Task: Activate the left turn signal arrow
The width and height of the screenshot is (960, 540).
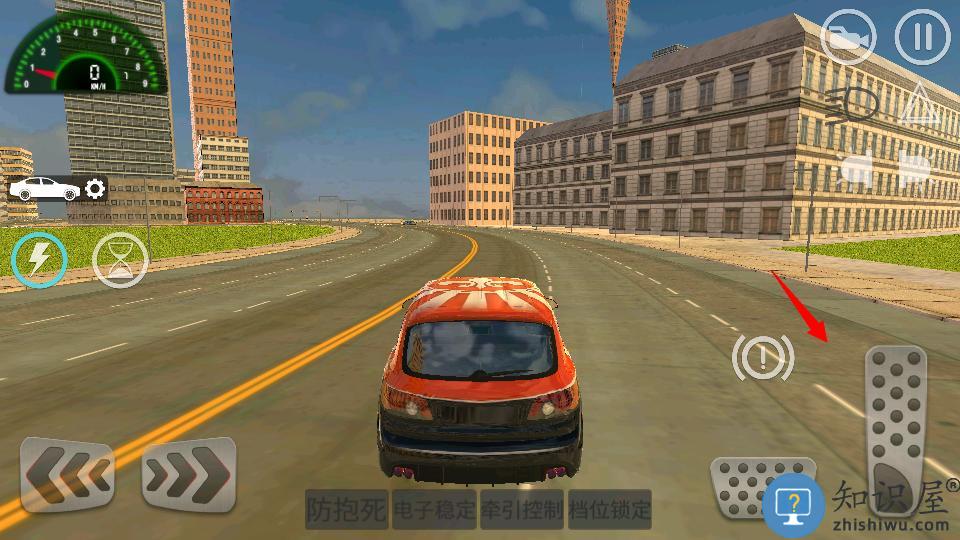Action: [x=855, y=168]
